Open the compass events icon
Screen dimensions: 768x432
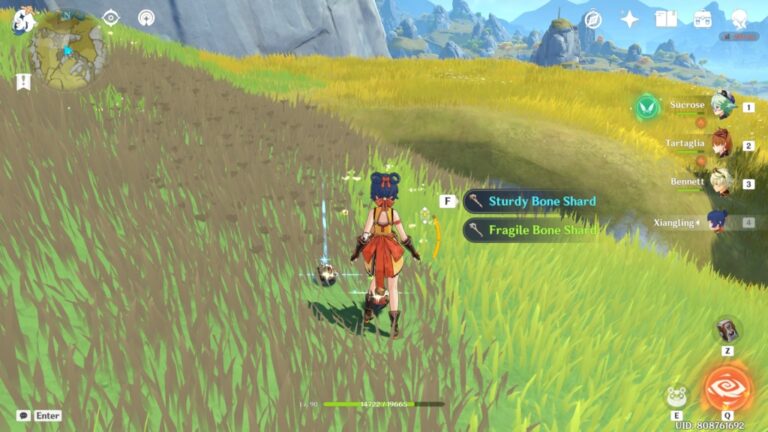pyautogui.click(x=593, y=19)
